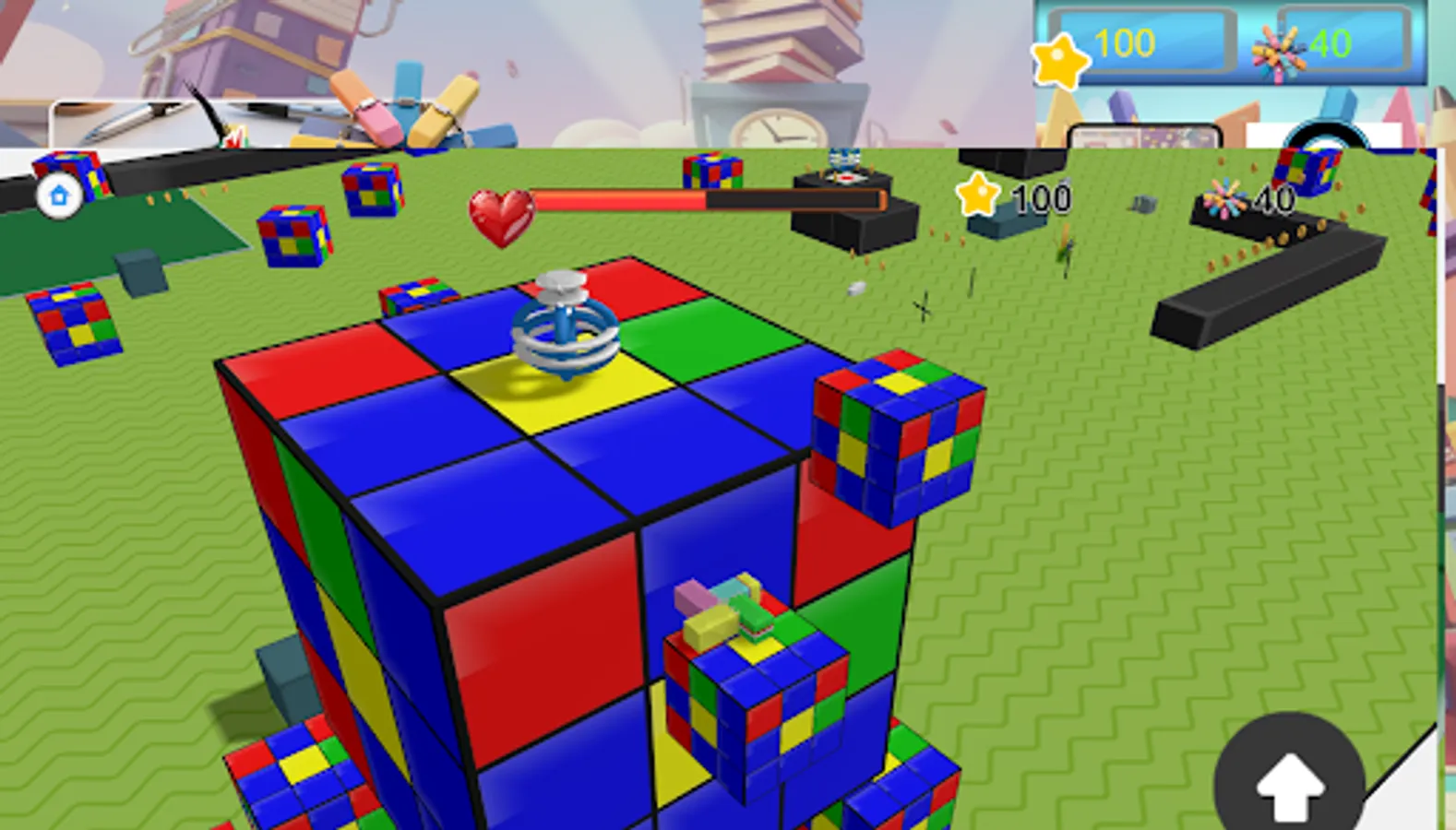
Task: Click the 100 label on the playfield
Action: (x=1039, y=197)
